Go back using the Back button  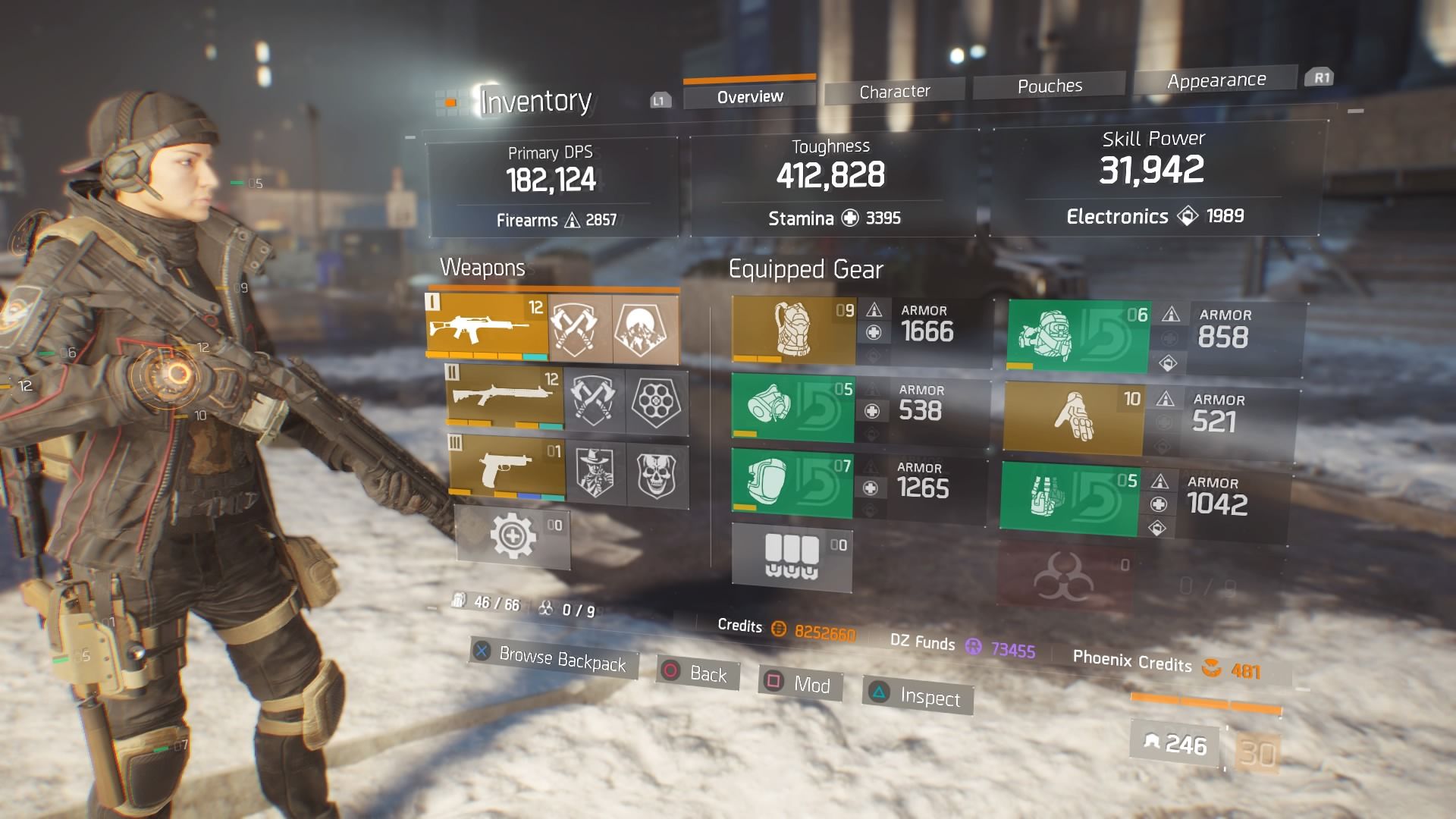click(695, 673)
